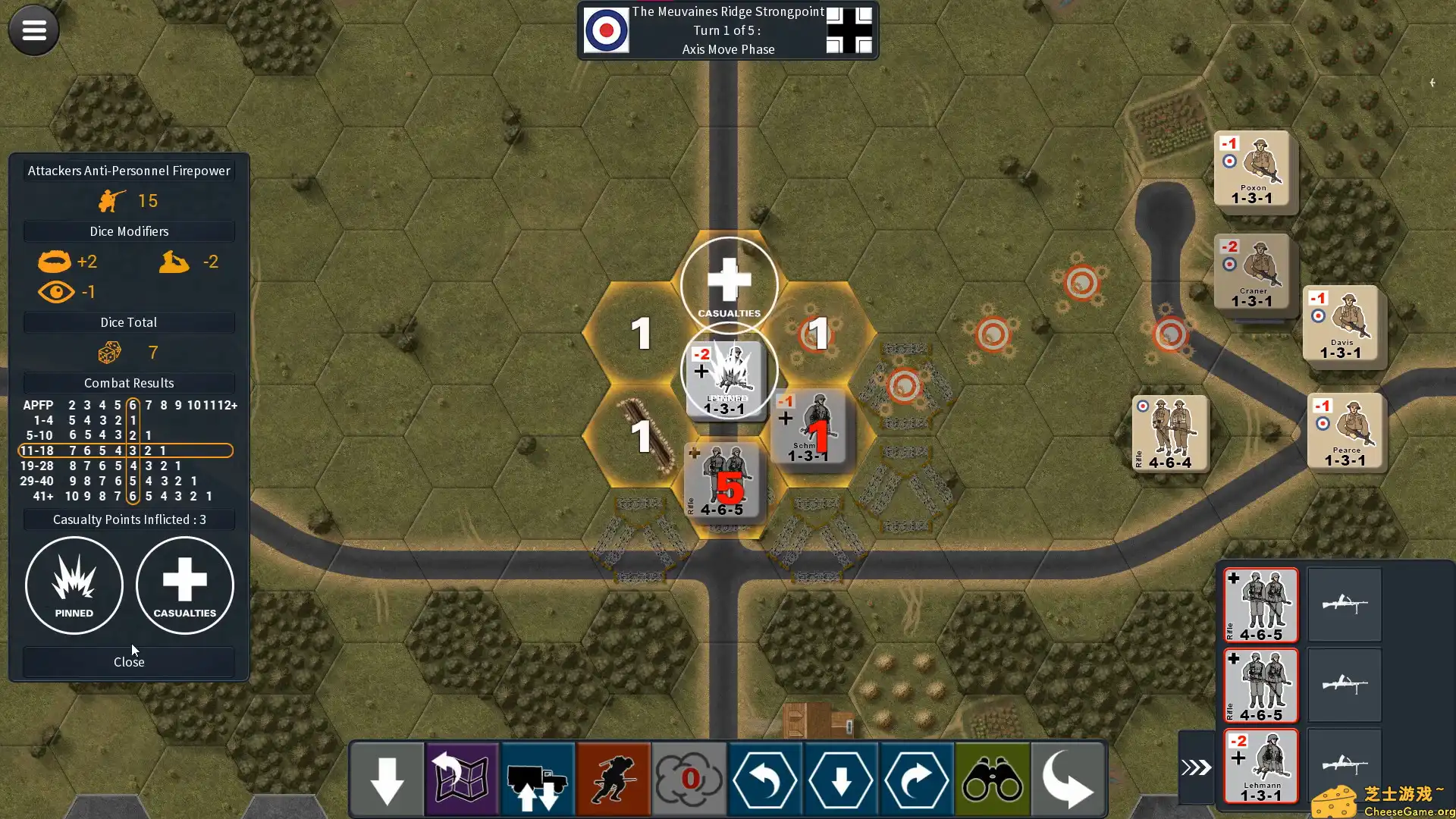This screenshot has height=819, width=1456.
Task: Select the truck load/unload button
Action: (x=538, y=779)
